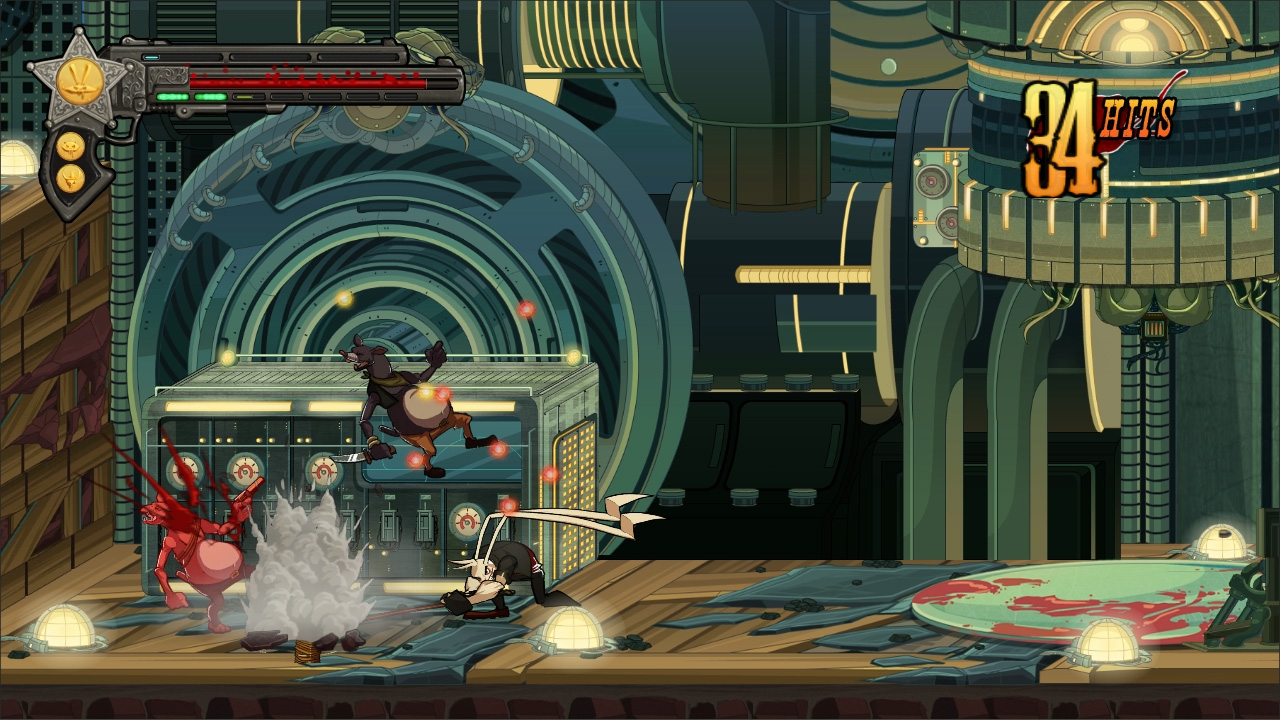Screen dimensions: 1280x720
Task: Click the lower gold horned token on the pistol grip
Action: pyautogui.click(x=70, y=179)
